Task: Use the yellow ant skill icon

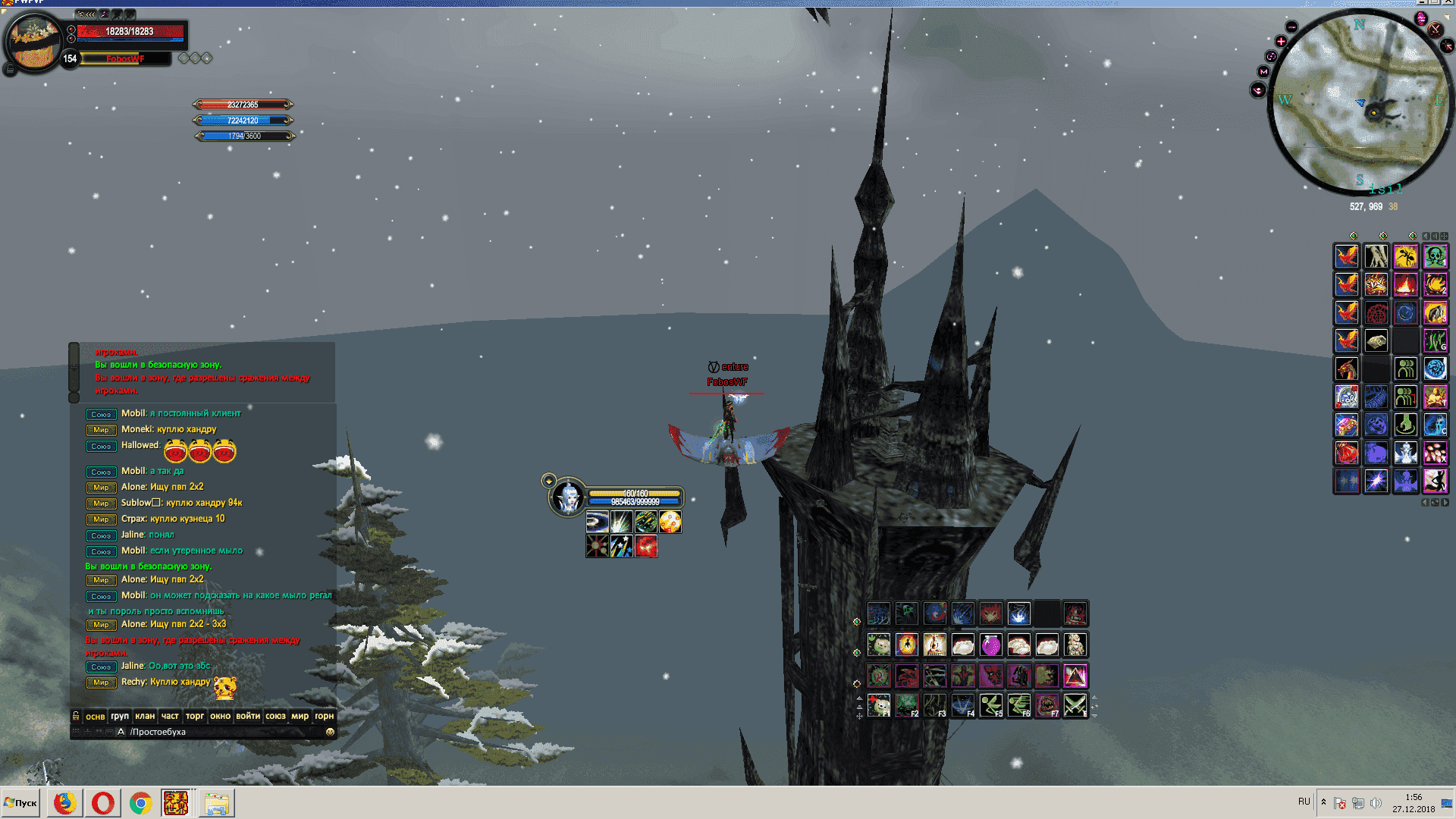Action: point(1405,256)
